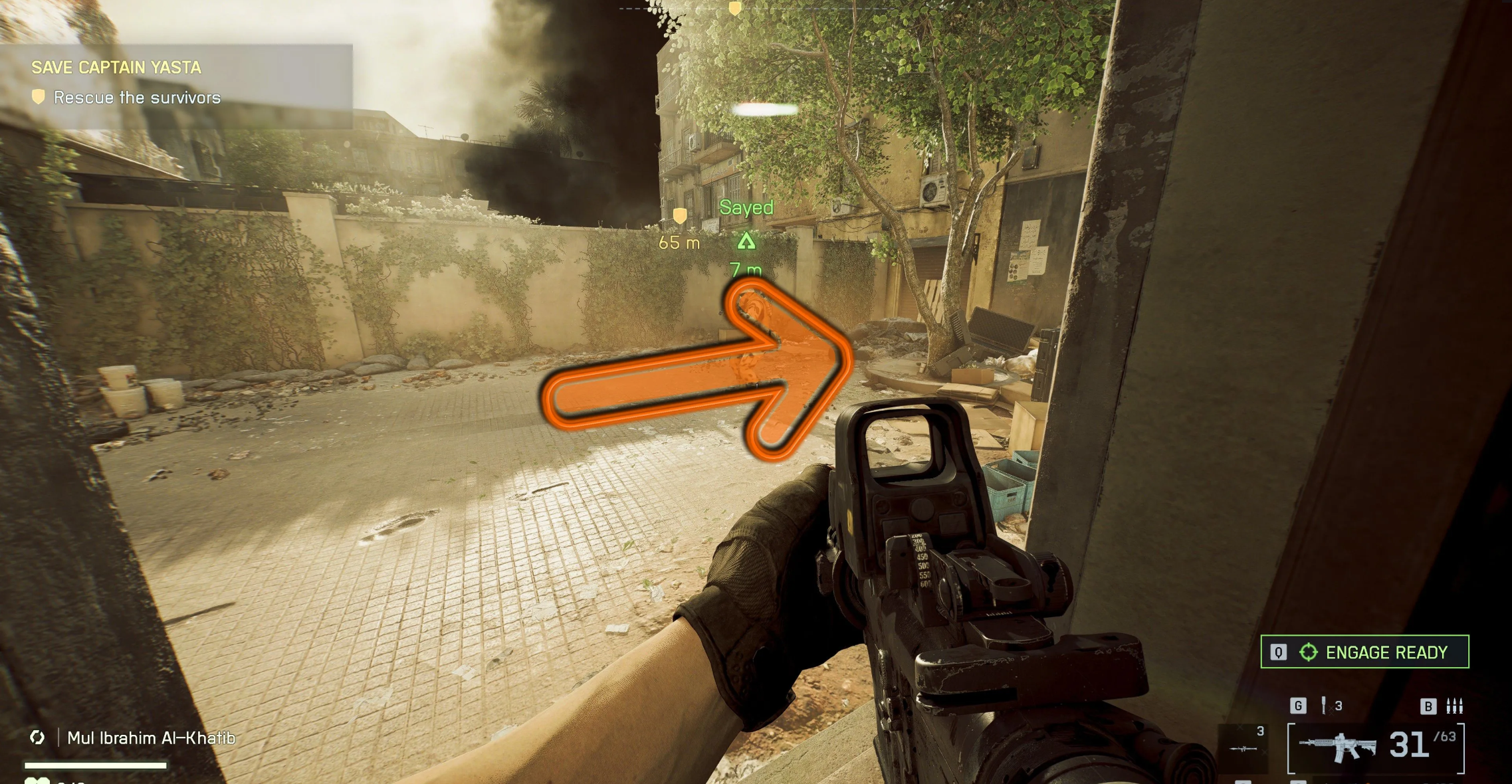The width and height of the screenshot is (1512, 784).
Task: Activate the Engage Ready squad command
Action: click(1364, 652)
